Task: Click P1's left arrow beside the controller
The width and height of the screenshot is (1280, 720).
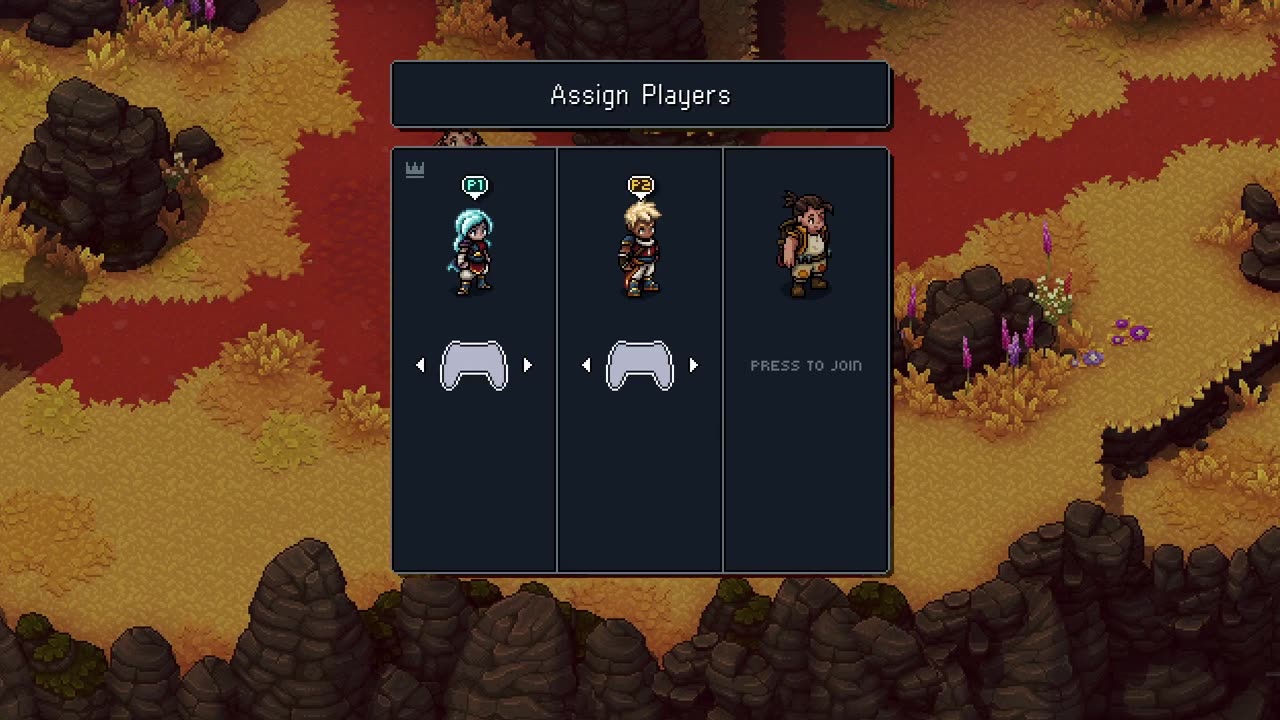Action: 420,366
